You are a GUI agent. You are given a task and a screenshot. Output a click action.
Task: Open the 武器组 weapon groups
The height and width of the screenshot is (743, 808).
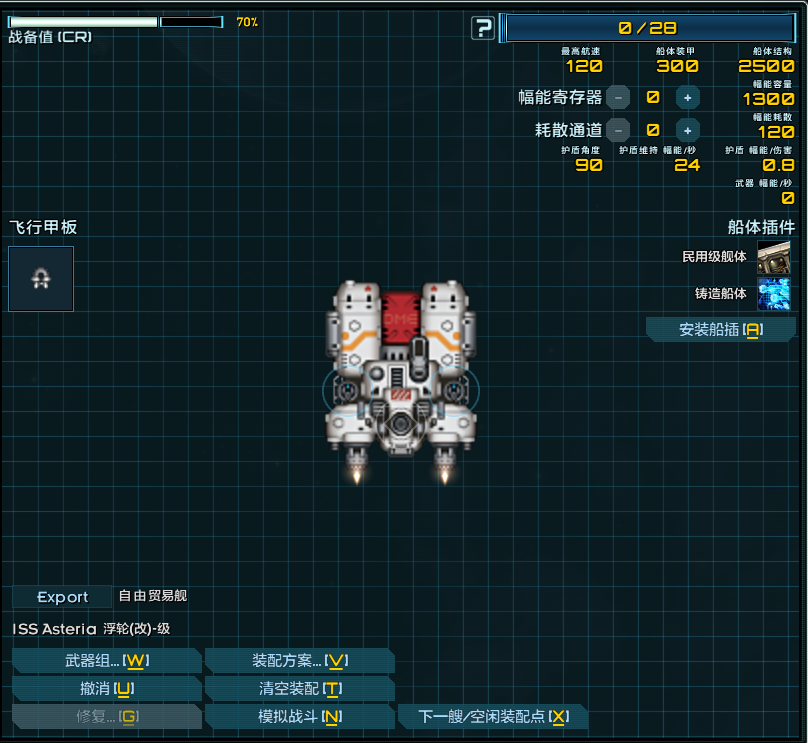pos(106,661)
